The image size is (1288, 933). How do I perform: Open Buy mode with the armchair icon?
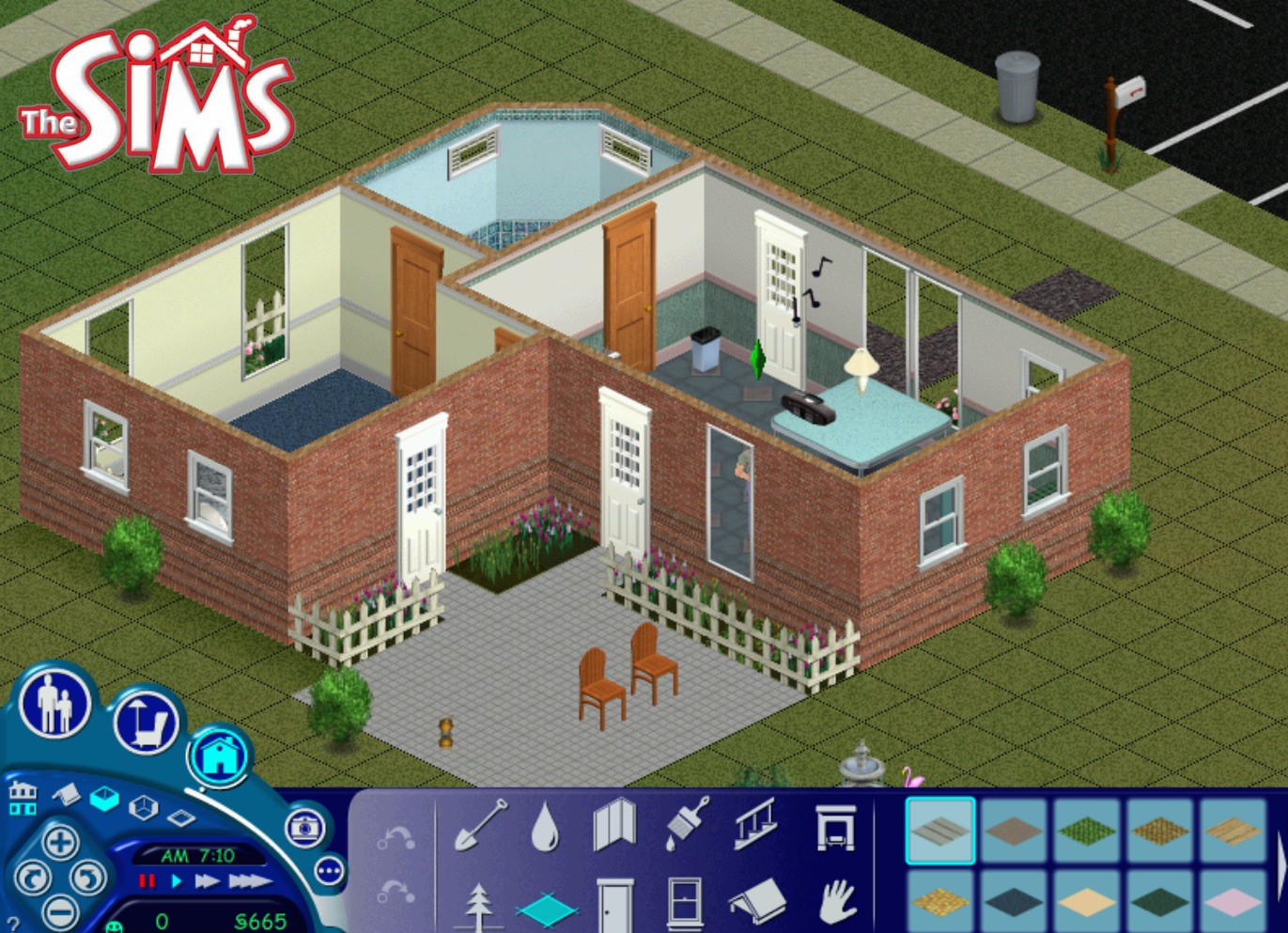(x=147, y=724)
